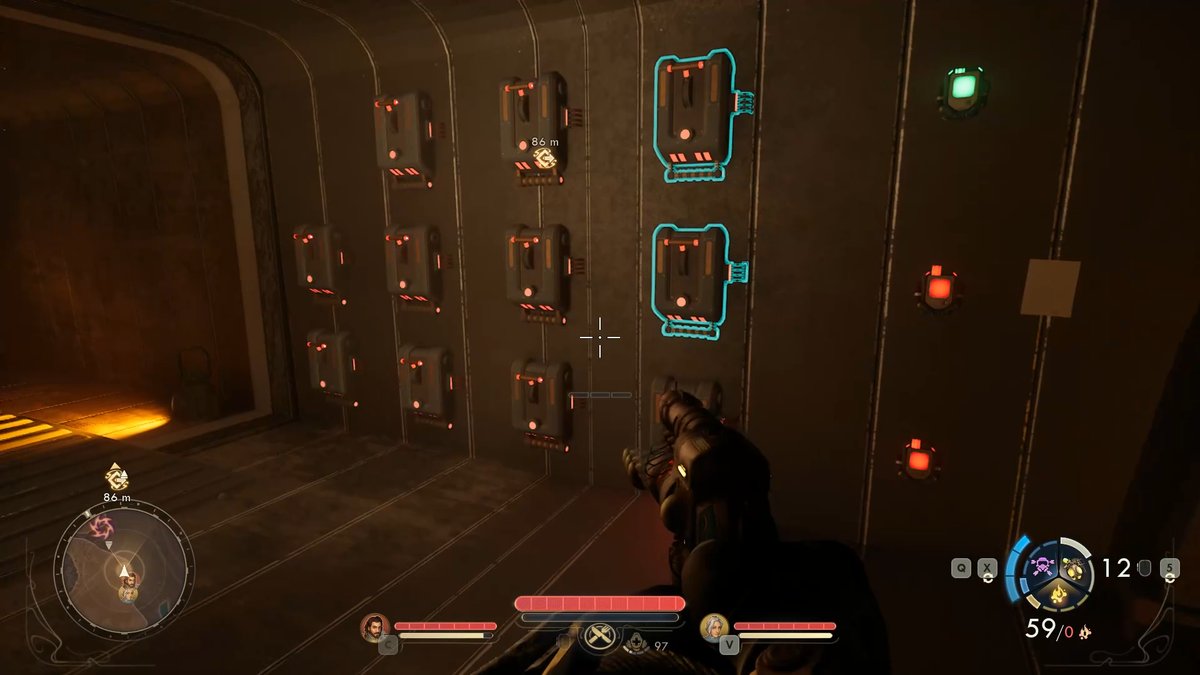
Task: Choose the yellow grenade in ability wheel
Action: (1075, 569)
